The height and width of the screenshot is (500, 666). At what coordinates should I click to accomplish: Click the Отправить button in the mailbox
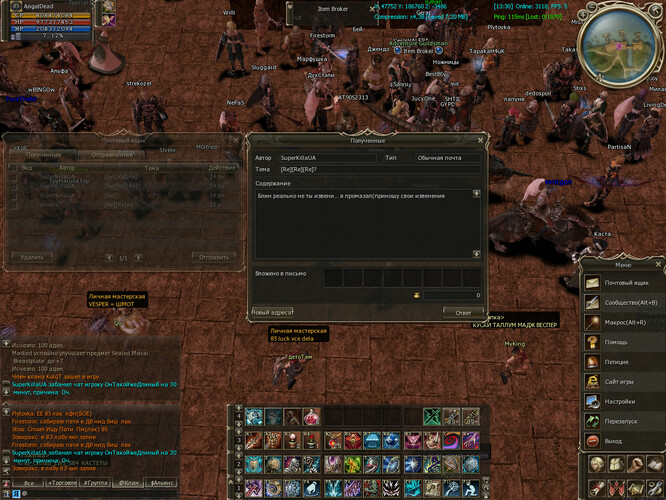[x=213, y=257]
